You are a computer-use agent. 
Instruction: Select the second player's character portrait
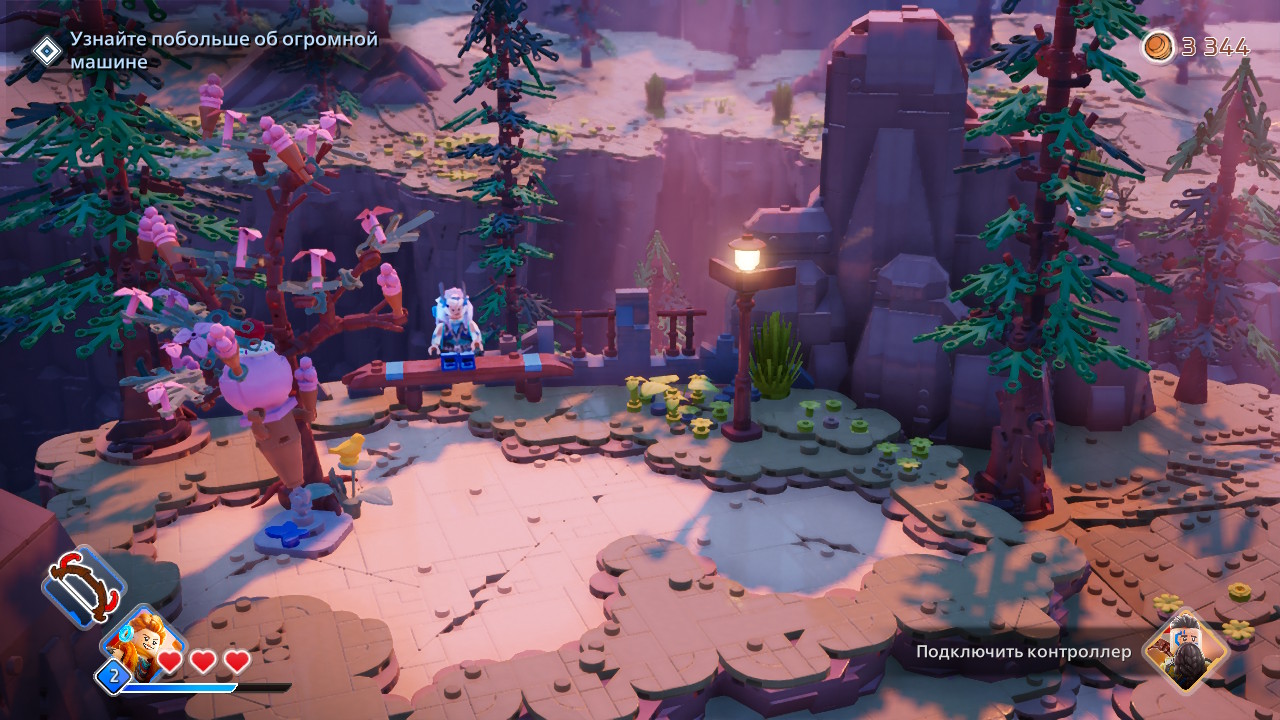pyautogui.click(x=1186, y=651)
